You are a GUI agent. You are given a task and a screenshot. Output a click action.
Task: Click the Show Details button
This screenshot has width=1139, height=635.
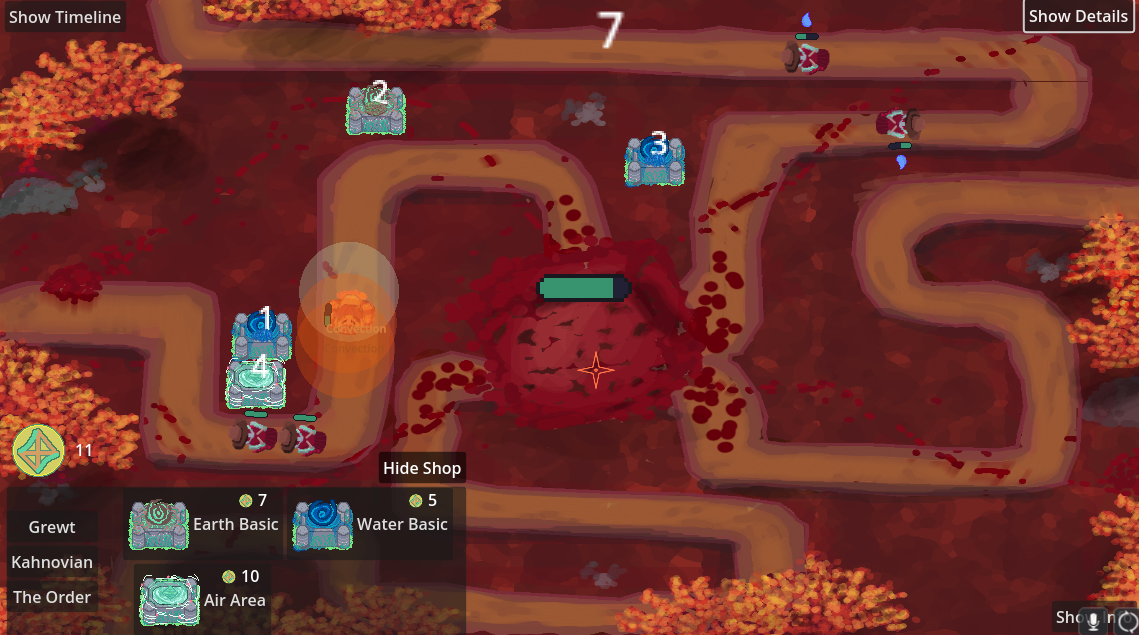(1078, 16)
